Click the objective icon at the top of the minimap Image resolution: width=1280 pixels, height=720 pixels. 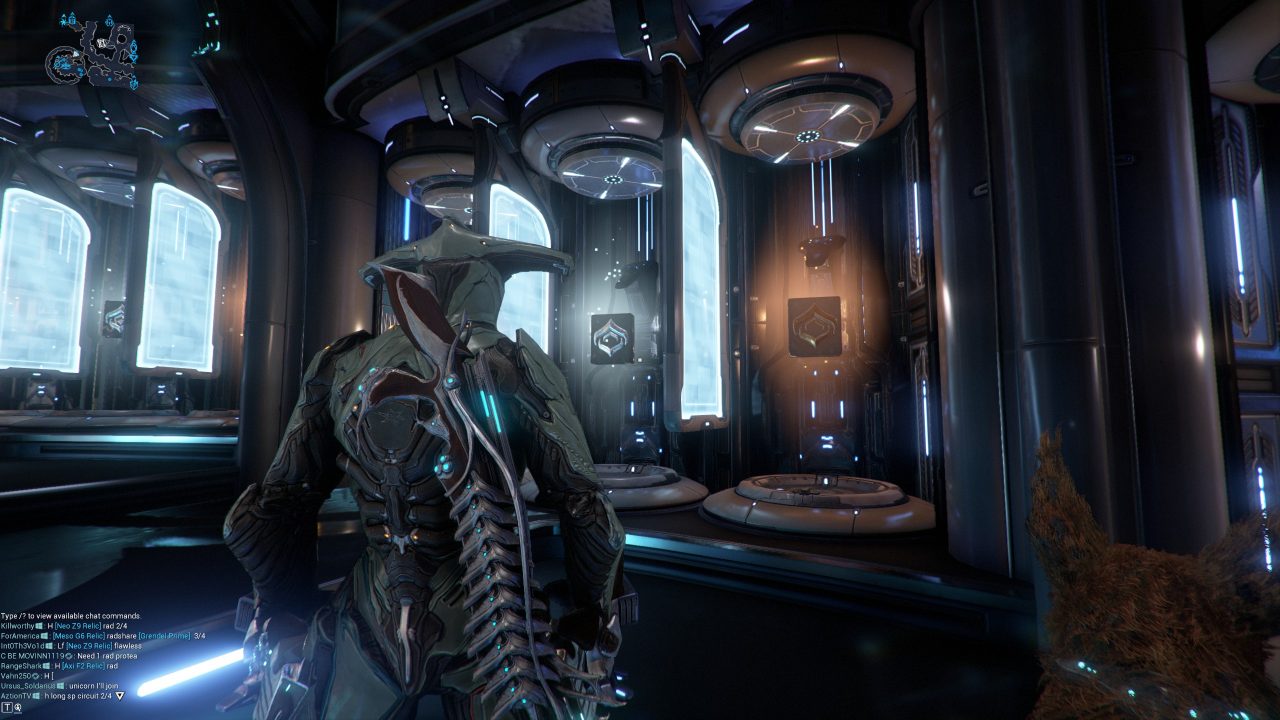(109, 20)
